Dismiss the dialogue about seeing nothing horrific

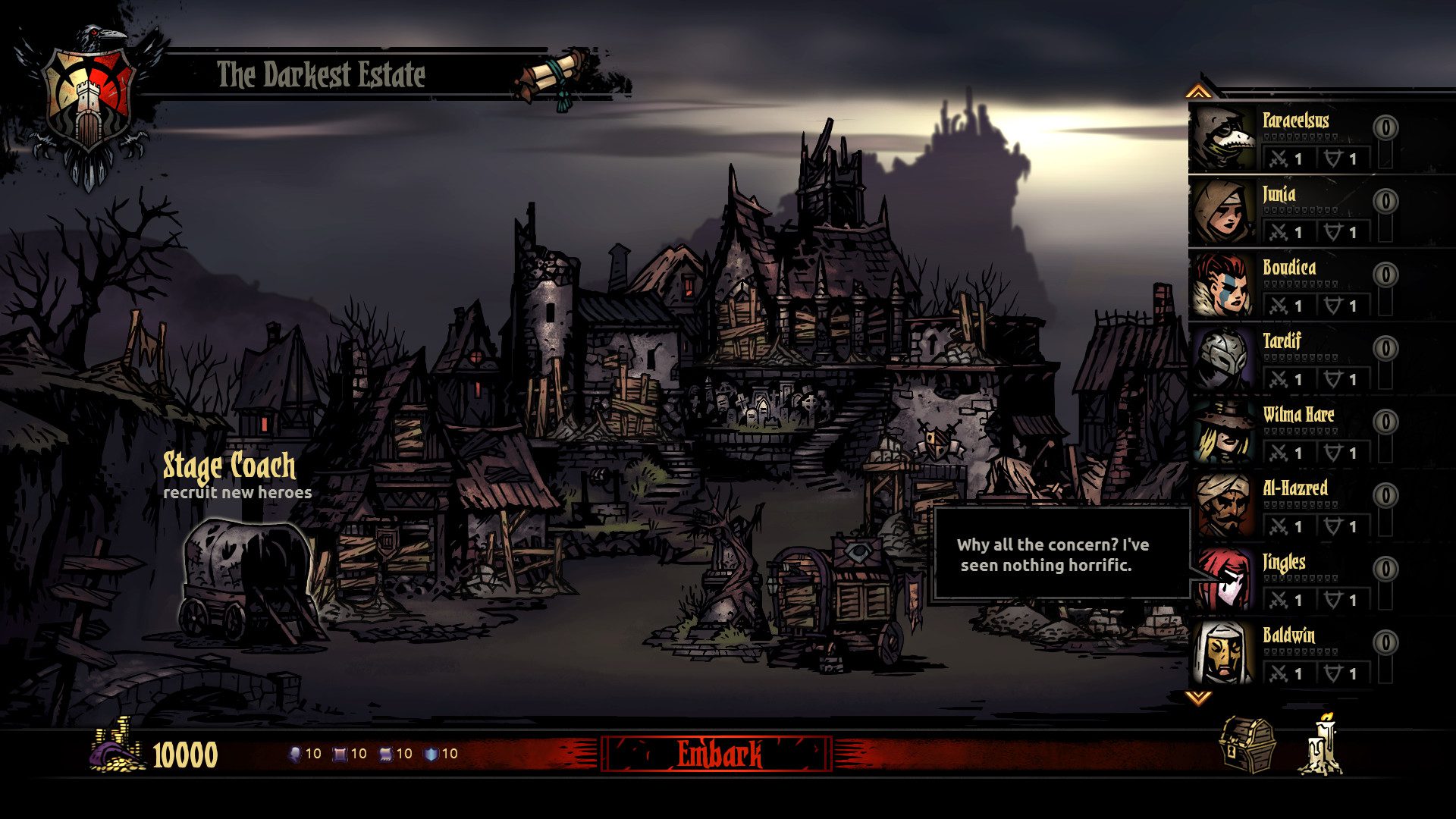(1053, 555)
